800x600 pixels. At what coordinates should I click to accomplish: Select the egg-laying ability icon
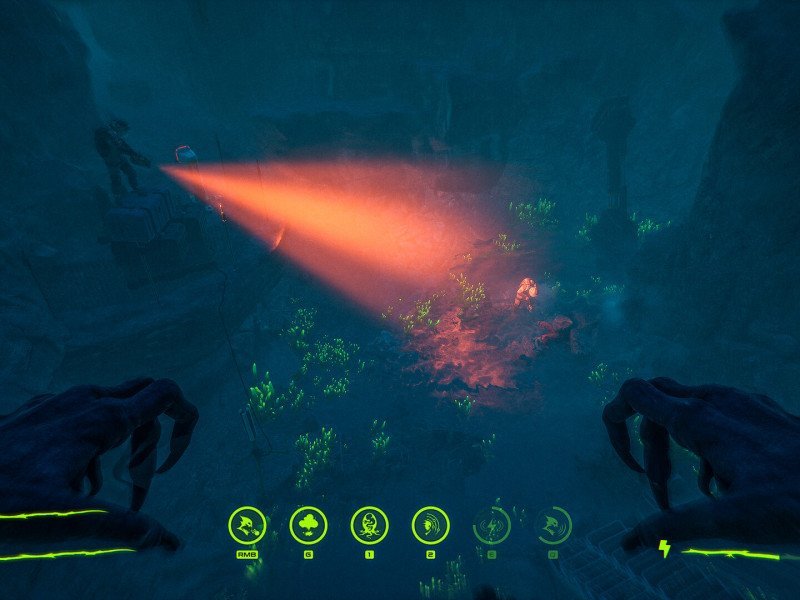pos(370,524)
